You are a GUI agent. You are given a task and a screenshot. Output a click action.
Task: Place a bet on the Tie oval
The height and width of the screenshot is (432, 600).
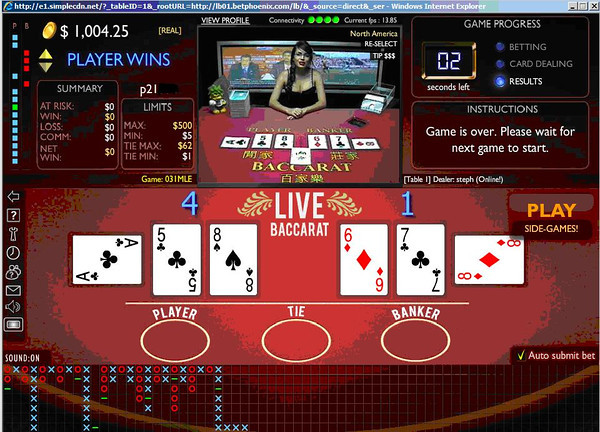pyautogui.click(x=295, y=336)
